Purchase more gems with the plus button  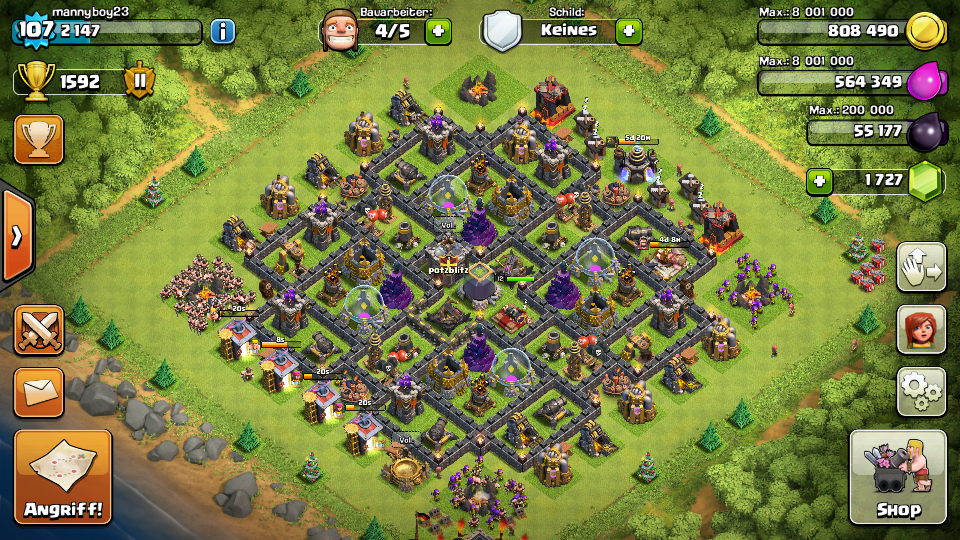click(820, 181)
